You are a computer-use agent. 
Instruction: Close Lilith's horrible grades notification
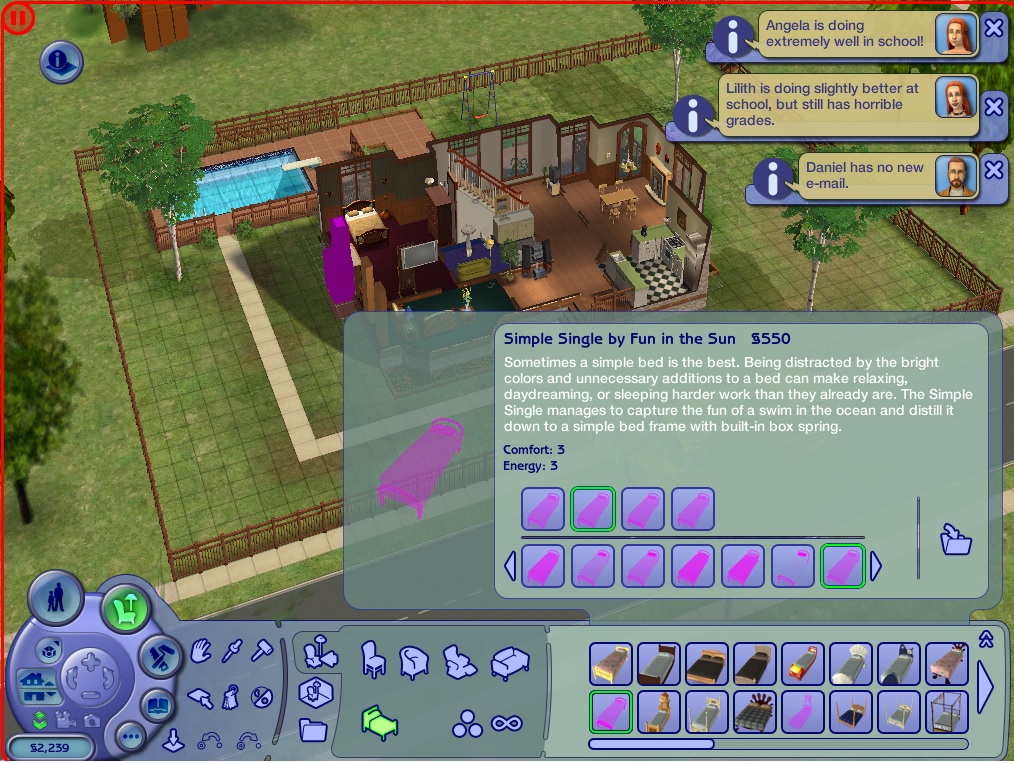point(993,105)
